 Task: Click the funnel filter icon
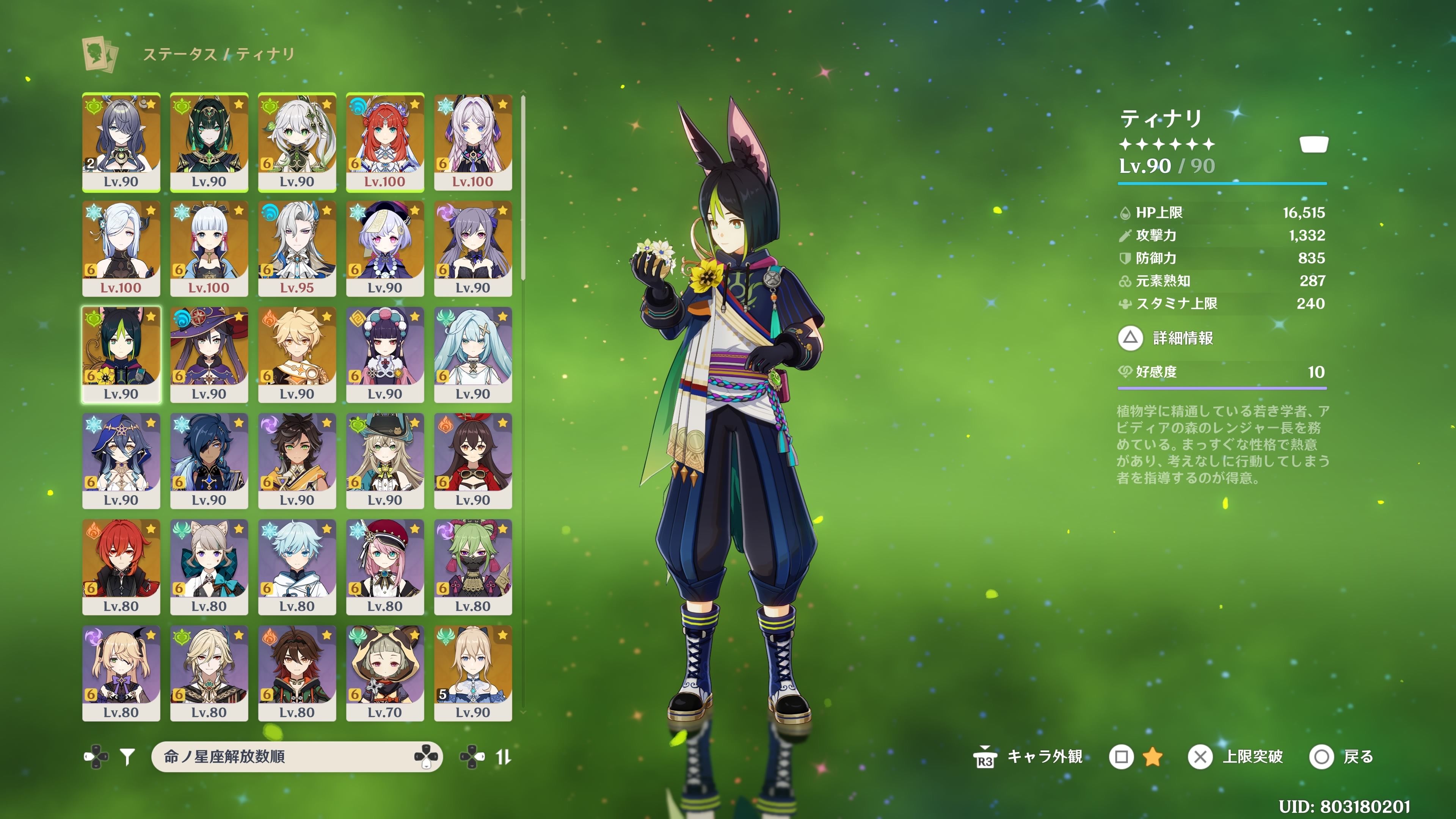click(x=128, y=756)
